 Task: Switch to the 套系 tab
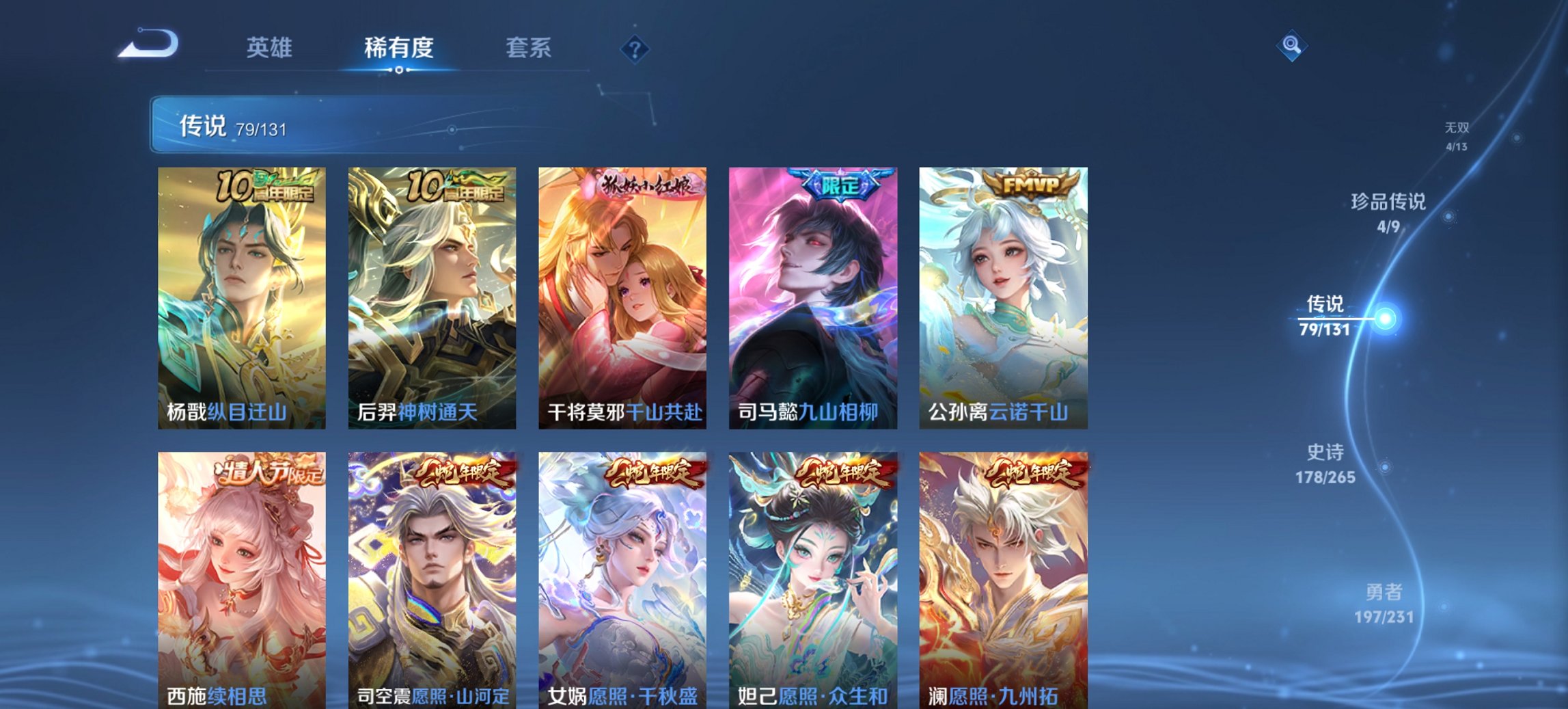click(x=529, y=48)
